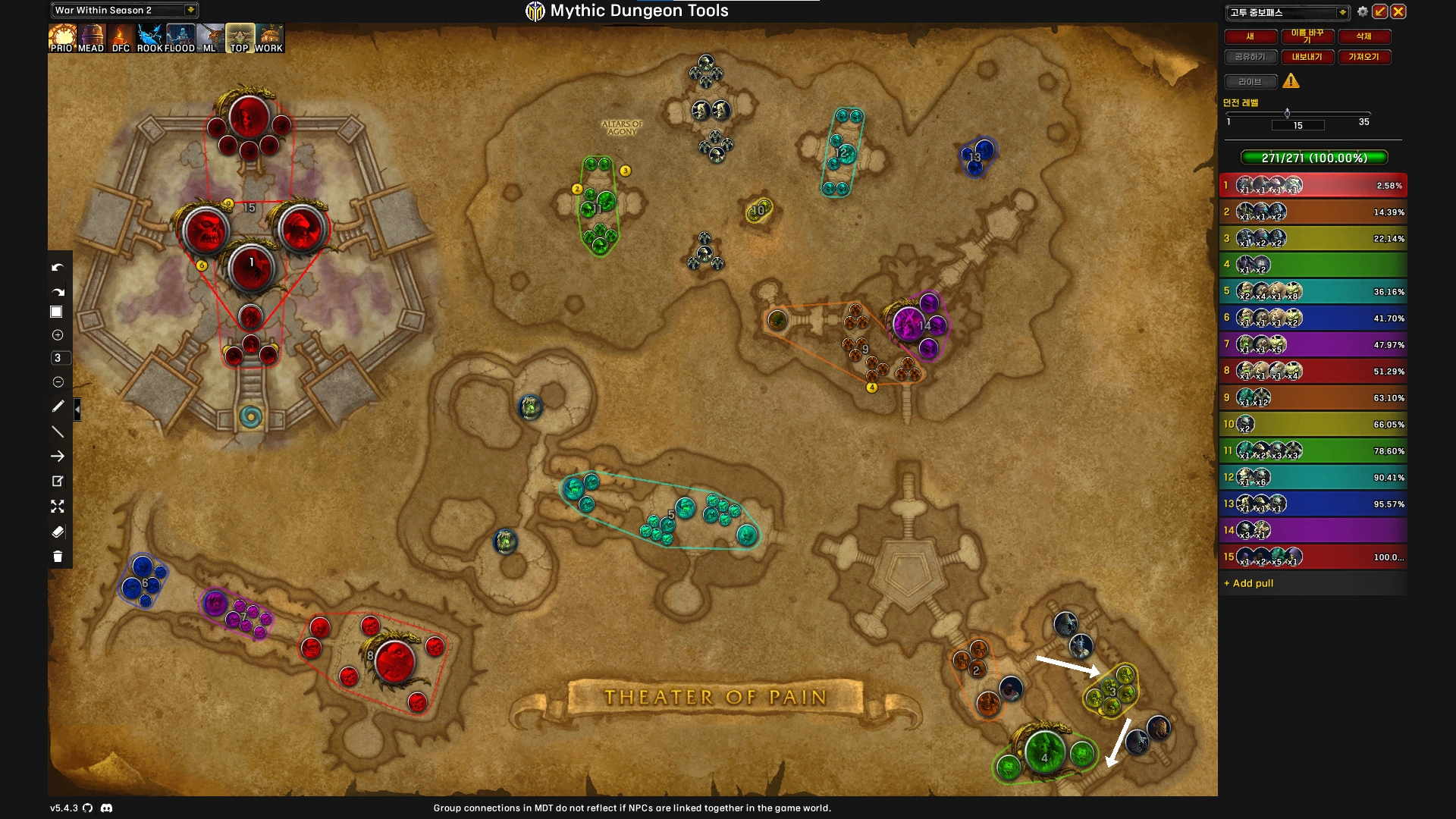Switch to the WORK dungeon
The height and width of the screenshot is (819, 1456).
(268, 38)
